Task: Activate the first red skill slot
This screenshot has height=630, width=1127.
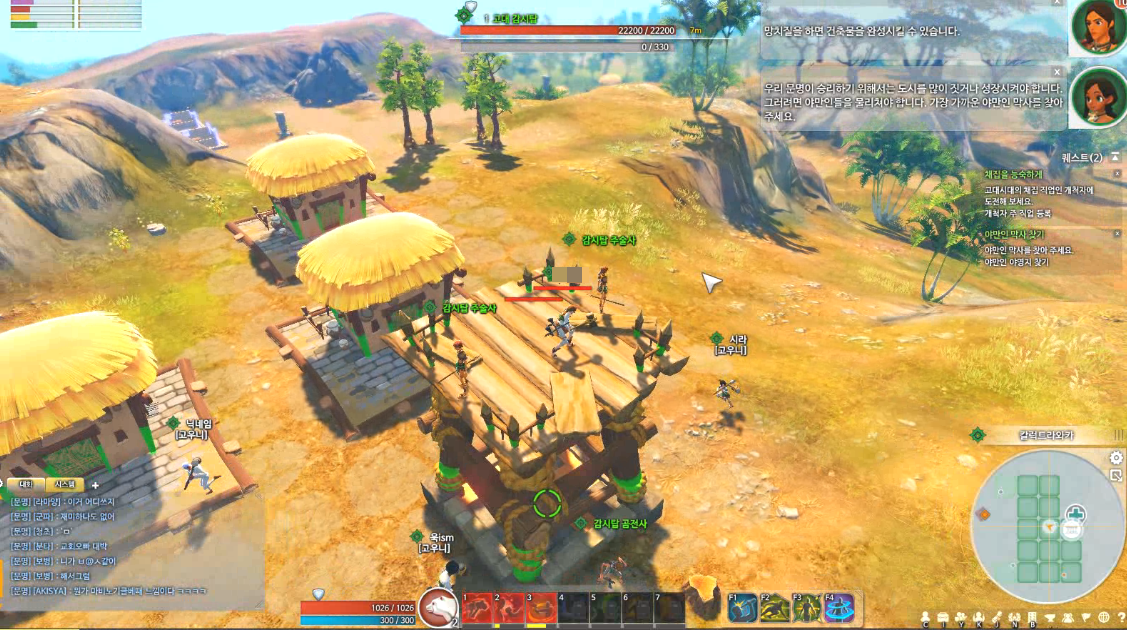Action: click(x=477, y=607)
